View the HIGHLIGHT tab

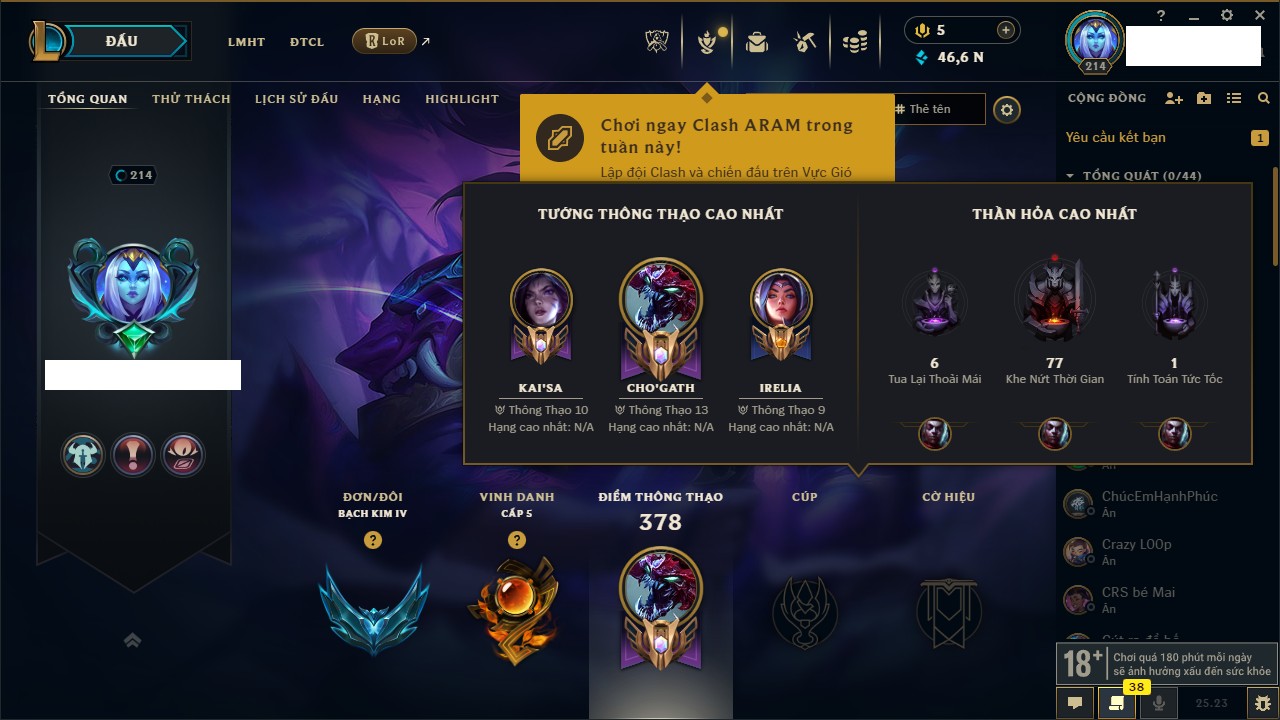click(x=461, y=99)
